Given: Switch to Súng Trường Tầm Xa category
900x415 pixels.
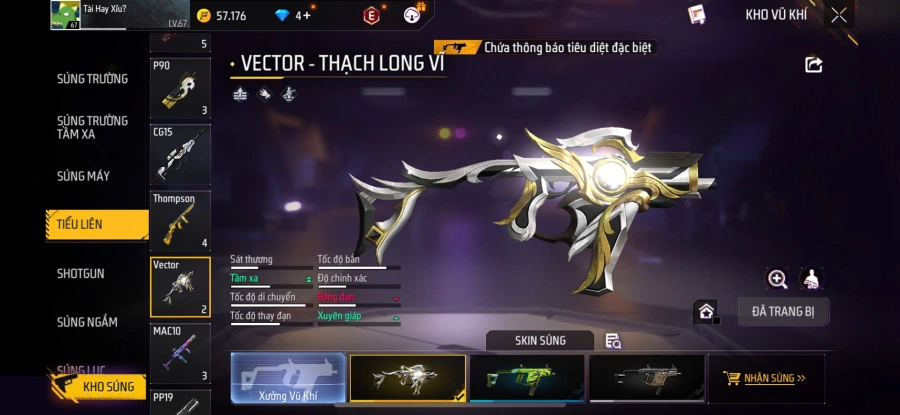Looking at the screenshot, I should coord(92,127).
